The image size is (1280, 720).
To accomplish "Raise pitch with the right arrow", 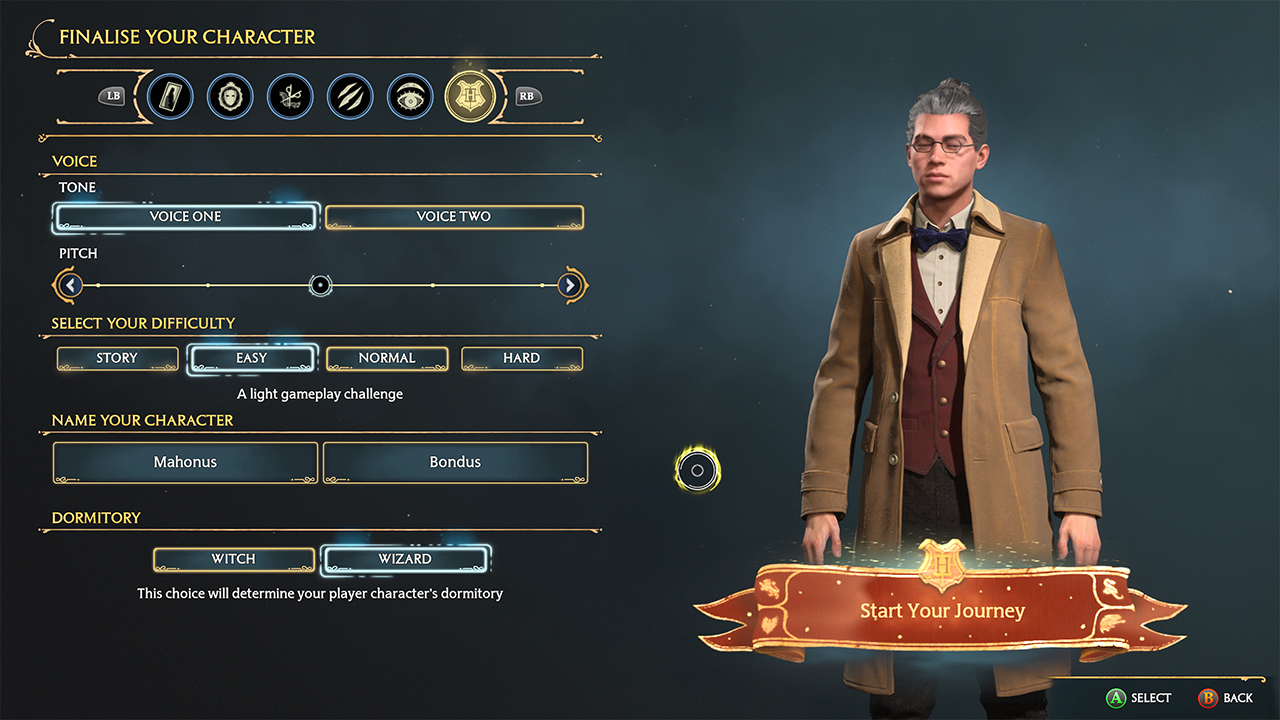I will coord(570,286).
